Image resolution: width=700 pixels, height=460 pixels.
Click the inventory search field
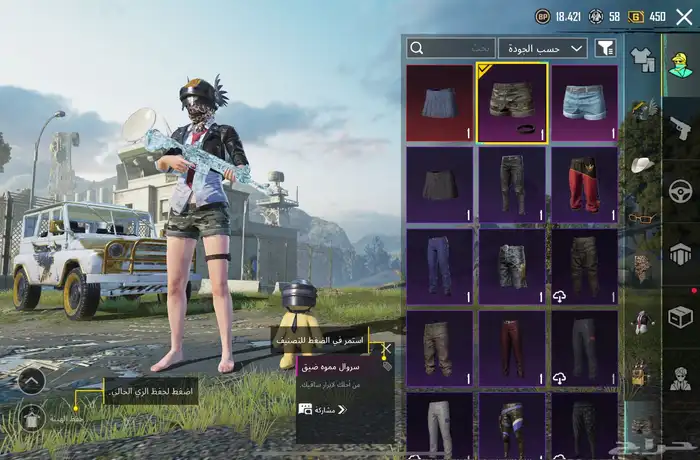point(451,48)
